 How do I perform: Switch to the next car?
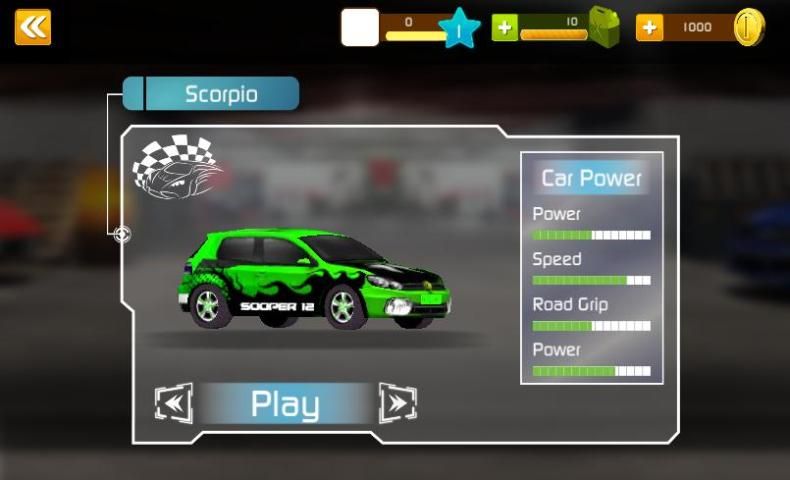pos(397,403)
